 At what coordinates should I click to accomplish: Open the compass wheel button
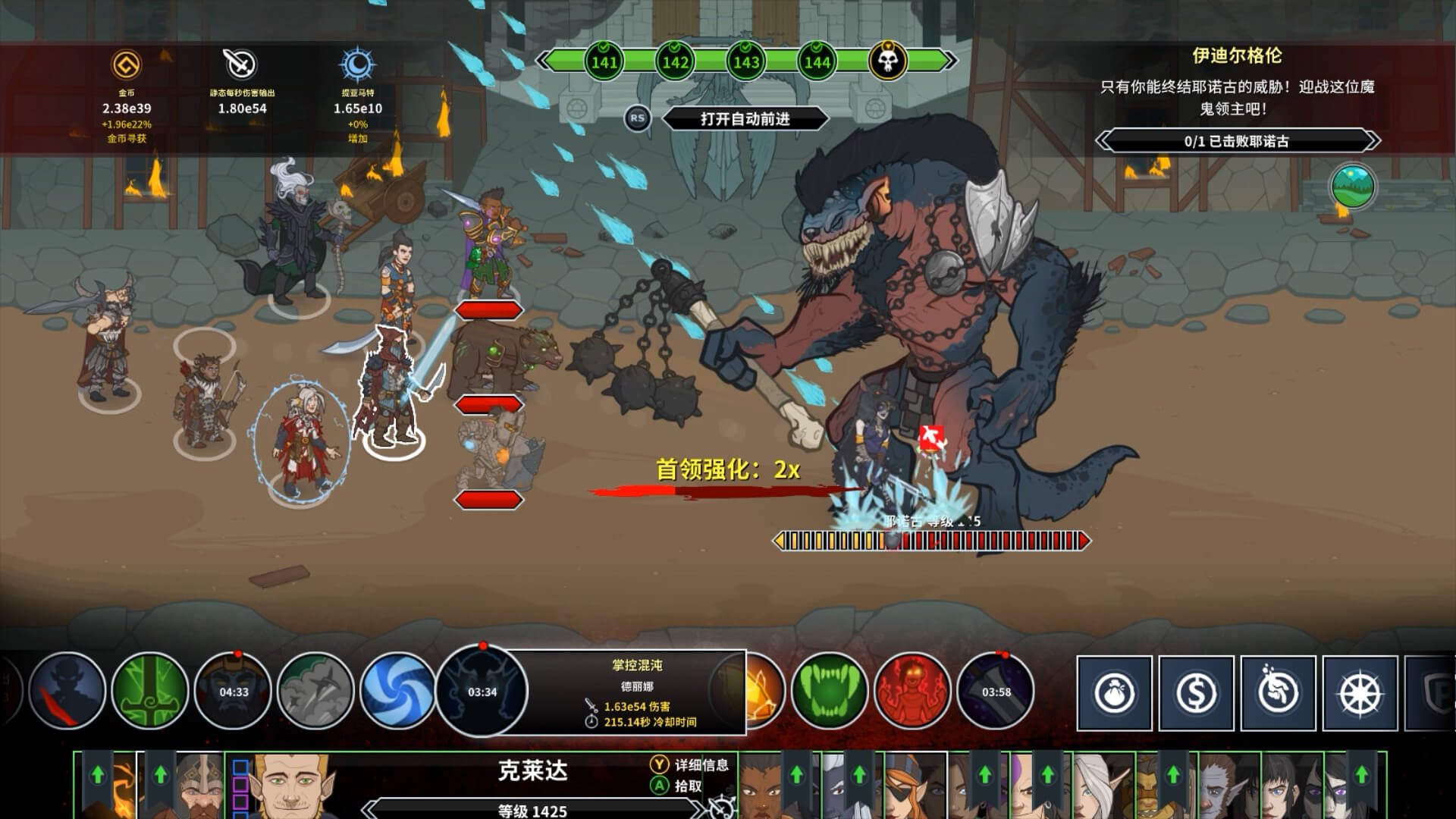pyautogui.click(x=1360, y=693)
